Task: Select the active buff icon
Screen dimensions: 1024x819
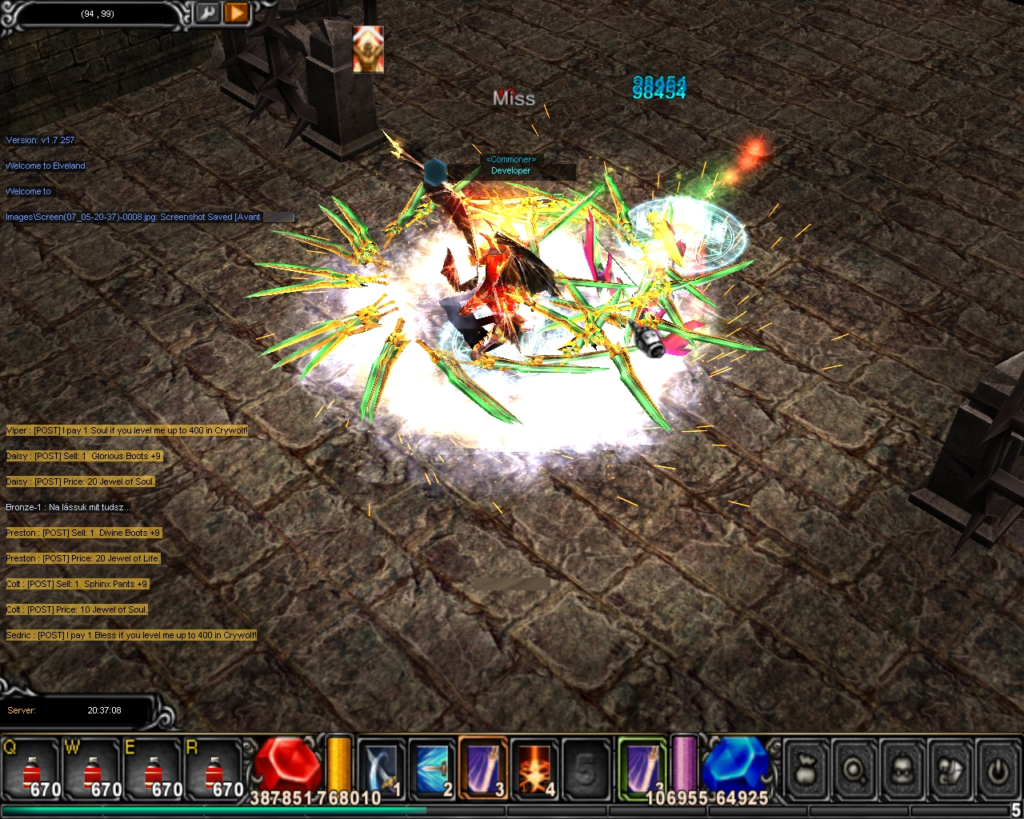Action: click(367, 49)
